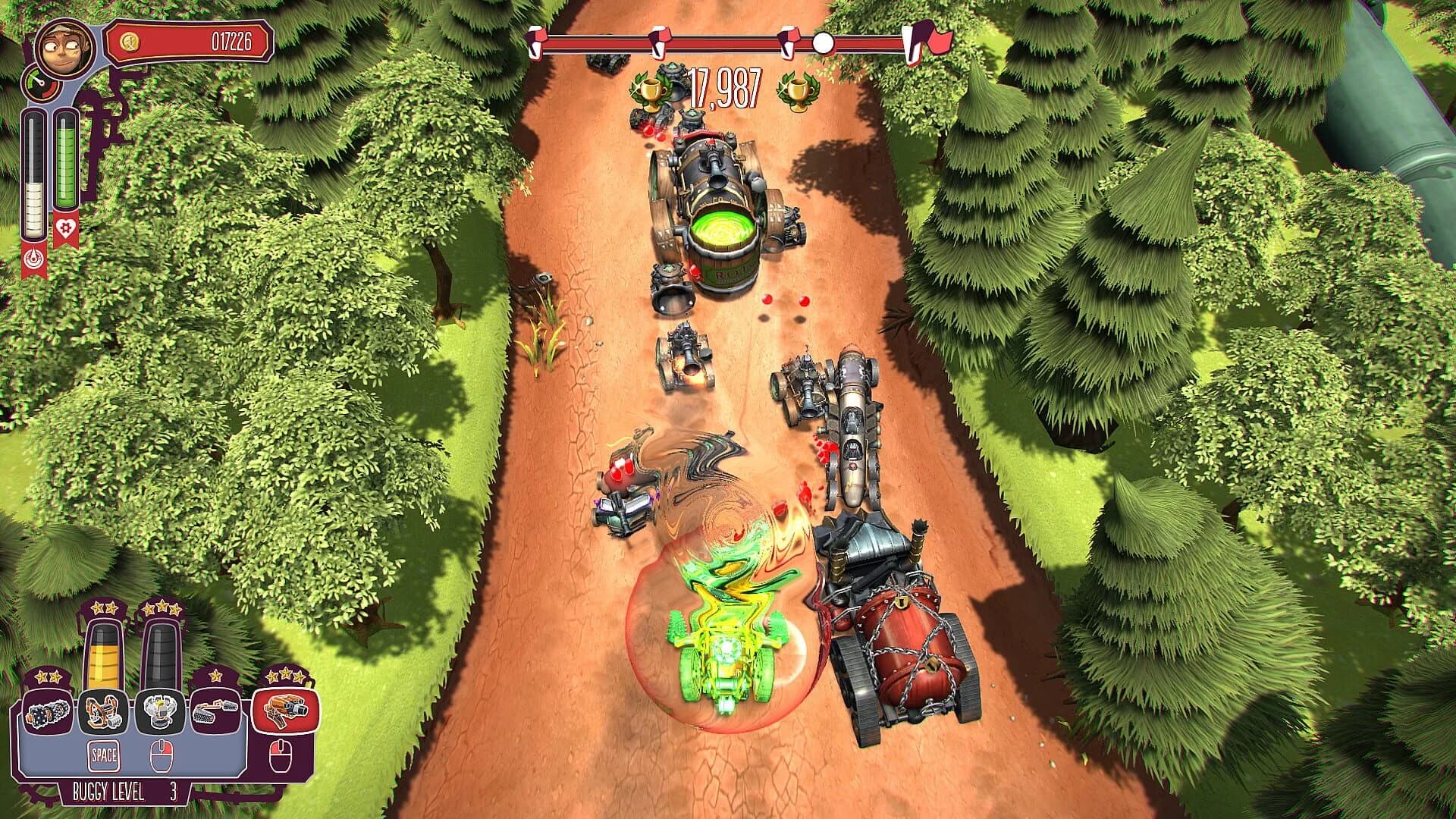Image resolution: width=1456 pixels, height=819 pixels.
Task: Select the drill weapon in the first loadout slot
Action: coord(46,713)
